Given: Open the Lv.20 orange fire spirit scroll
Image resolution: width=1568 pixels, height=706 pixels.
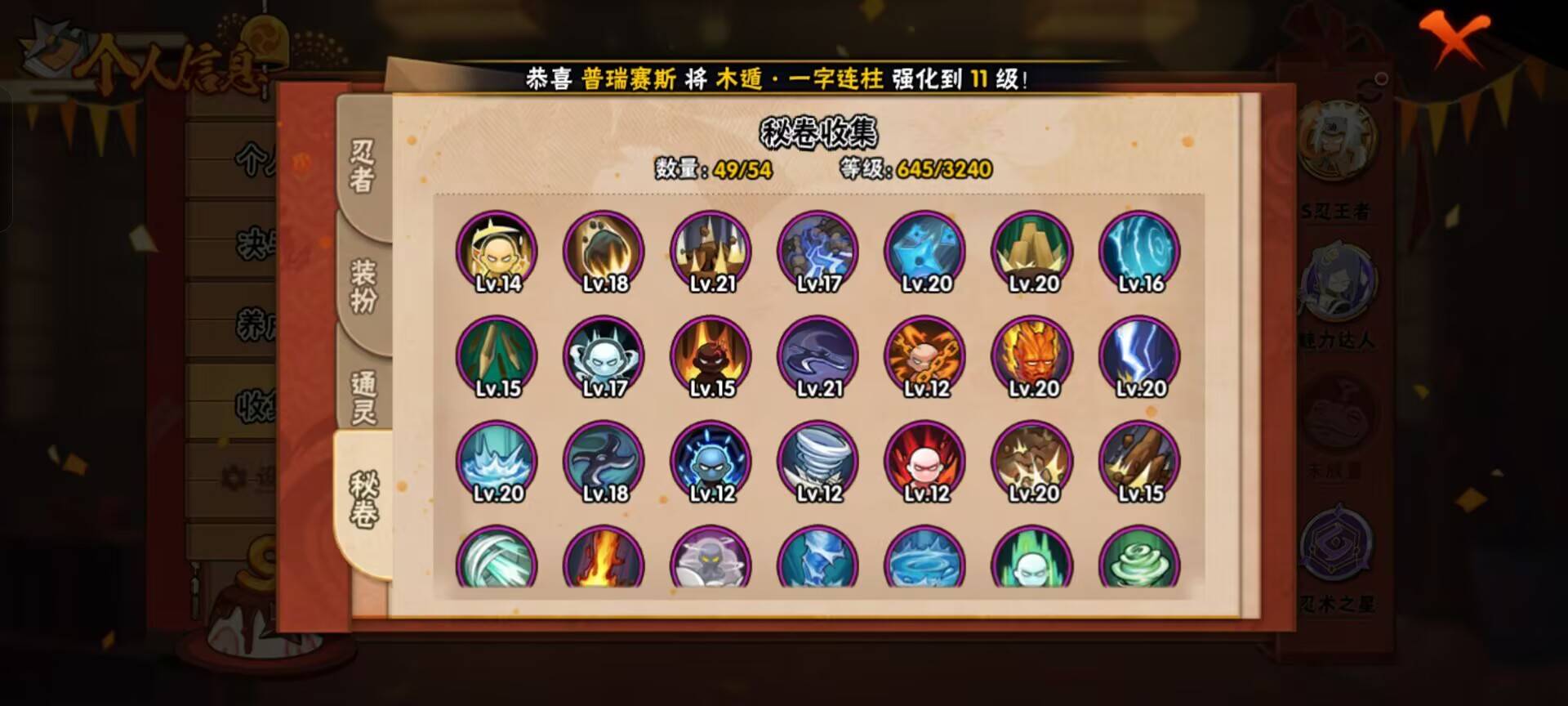Looking at the screenshot, I should [1031, 355].
